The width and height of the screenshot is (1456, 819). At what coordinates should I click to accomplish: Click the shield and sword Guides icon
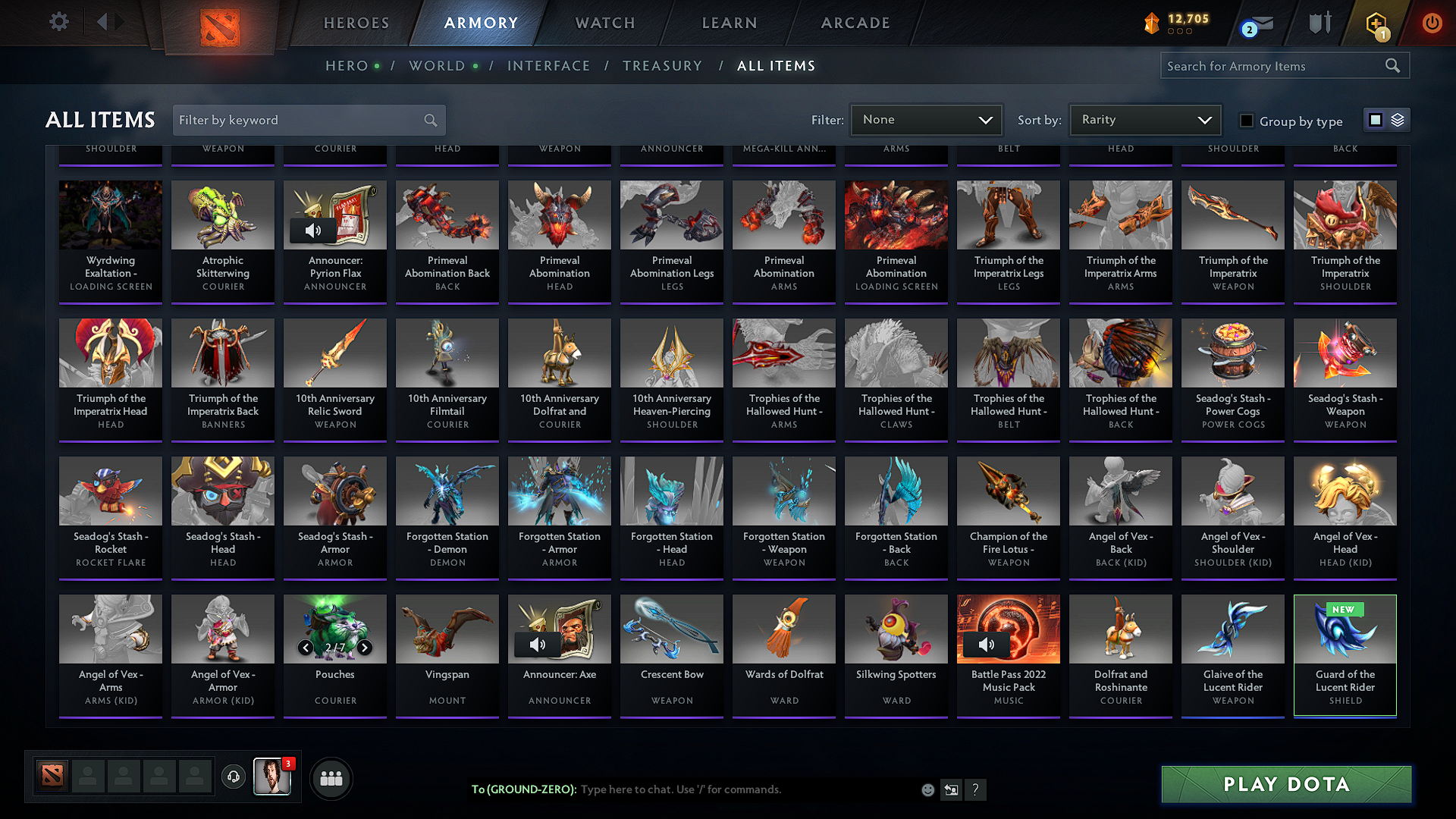1319,22
